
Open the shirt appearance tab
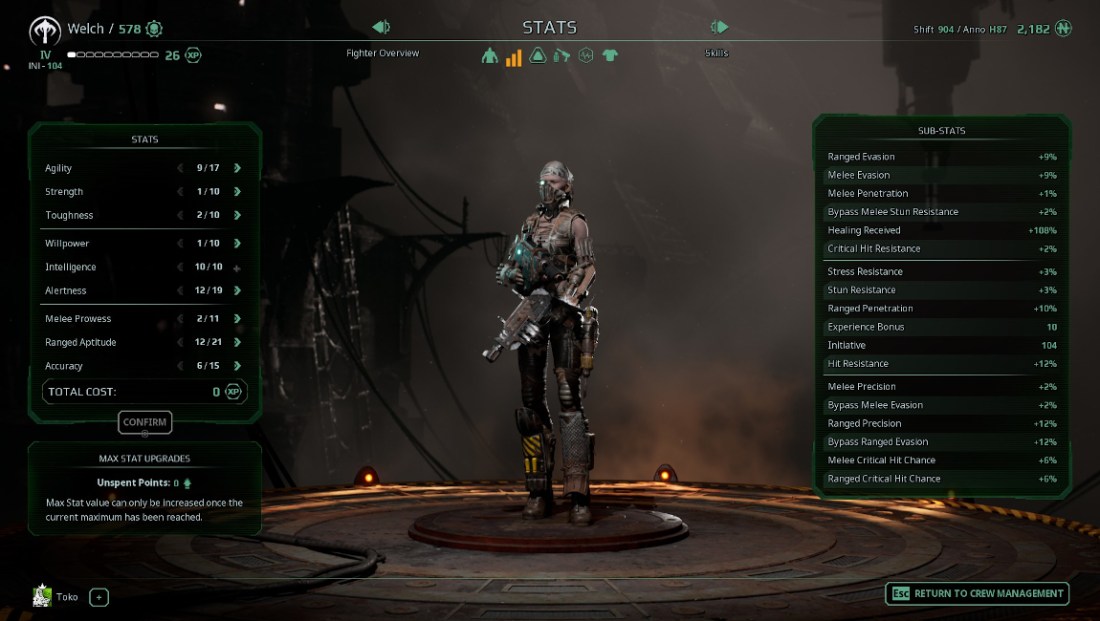coord(610,56)
